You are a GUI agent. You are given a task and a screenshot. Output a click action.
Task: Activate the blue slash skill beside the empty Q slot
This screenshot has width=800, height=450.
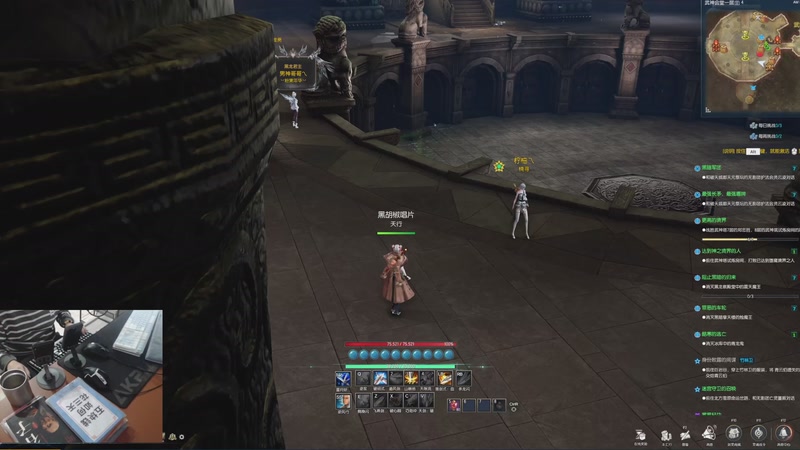(x=379, y=379)
